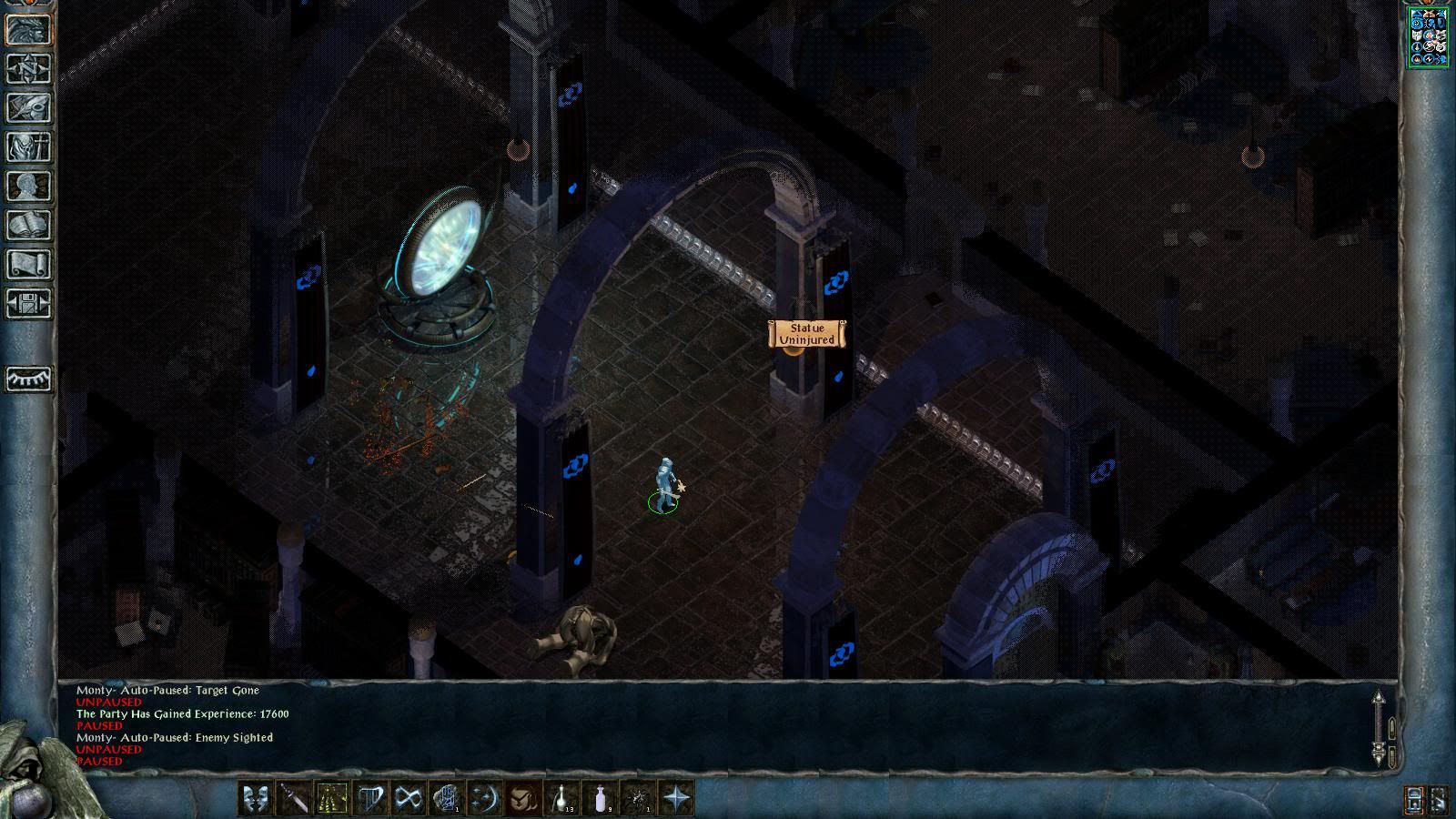Select the sword weapon slot
Image resolution: width=1456 pixels, height=819 pixels.
[x=294, y=798]
